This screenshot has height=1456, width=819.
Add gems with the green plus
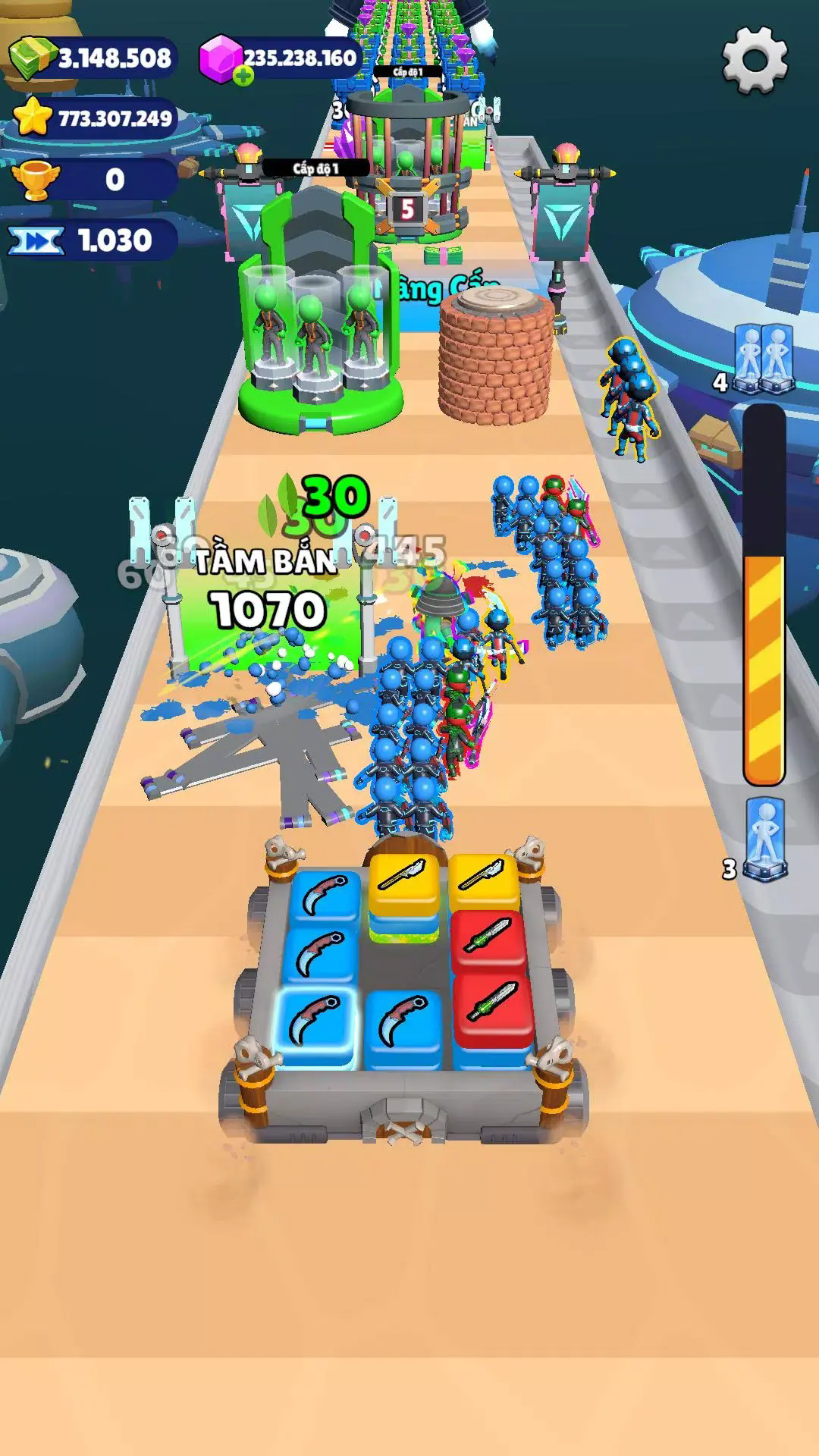click(x=243, y=75)
